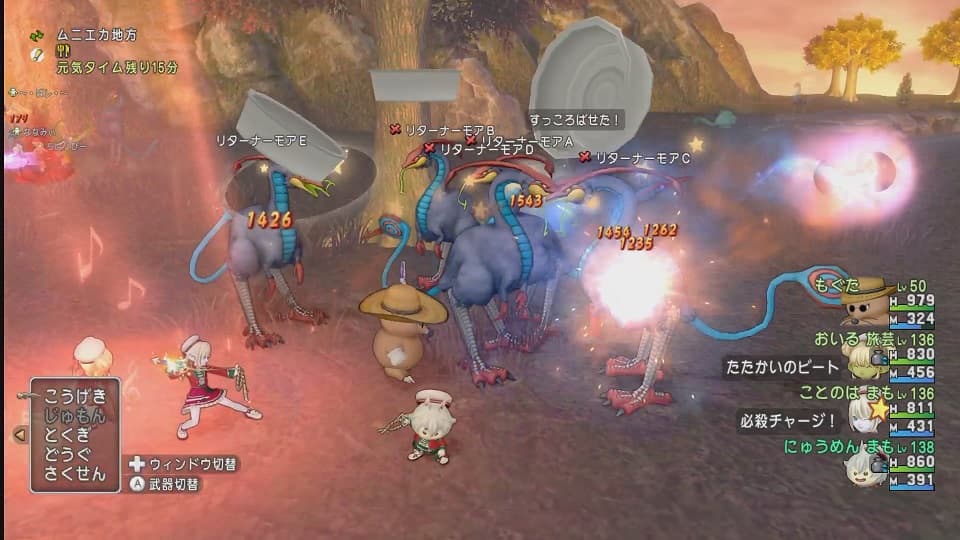
Task: Choose じゅもん from the battle menu
Action: [x=75, y=415]
